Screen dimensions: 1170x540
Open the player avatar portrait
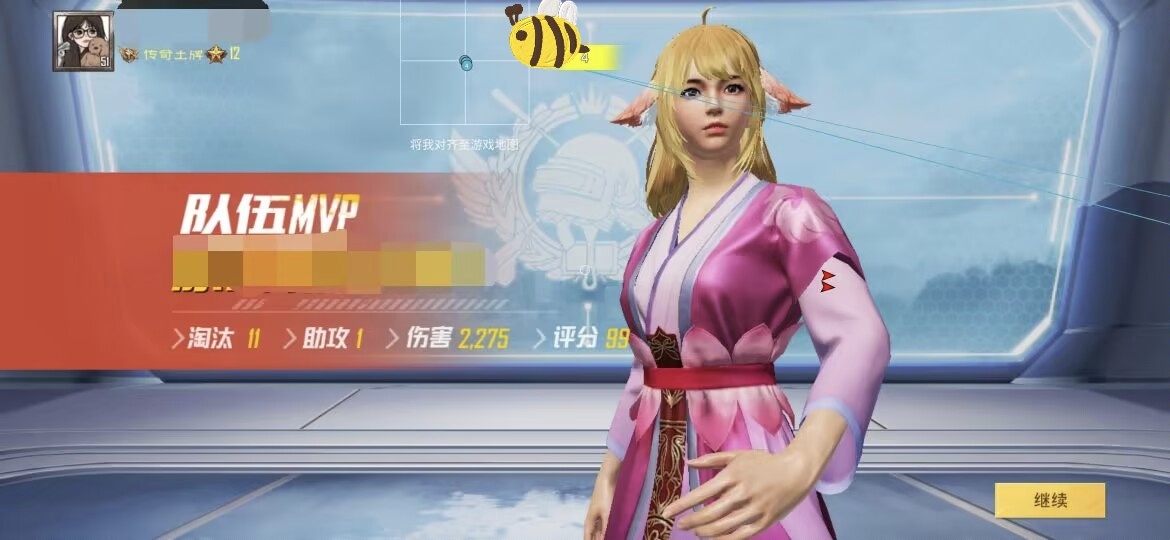[83, 42]
